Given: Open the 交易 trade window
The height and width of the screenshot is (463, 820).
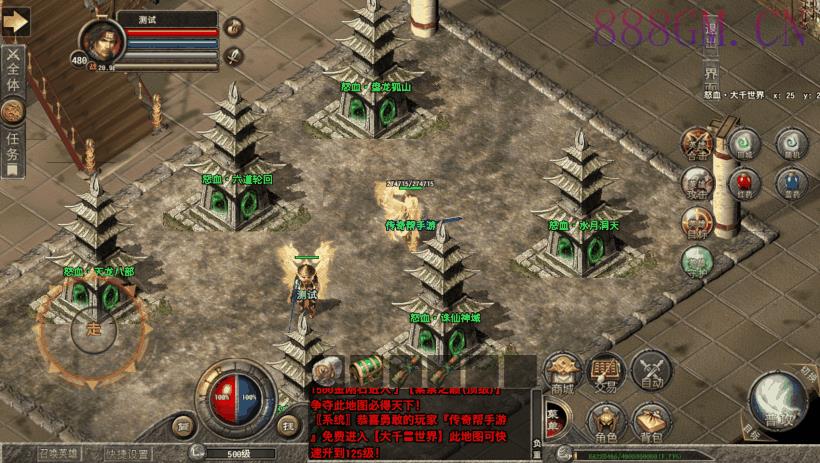Looking at the screenshot, I should tap(606, 370).
